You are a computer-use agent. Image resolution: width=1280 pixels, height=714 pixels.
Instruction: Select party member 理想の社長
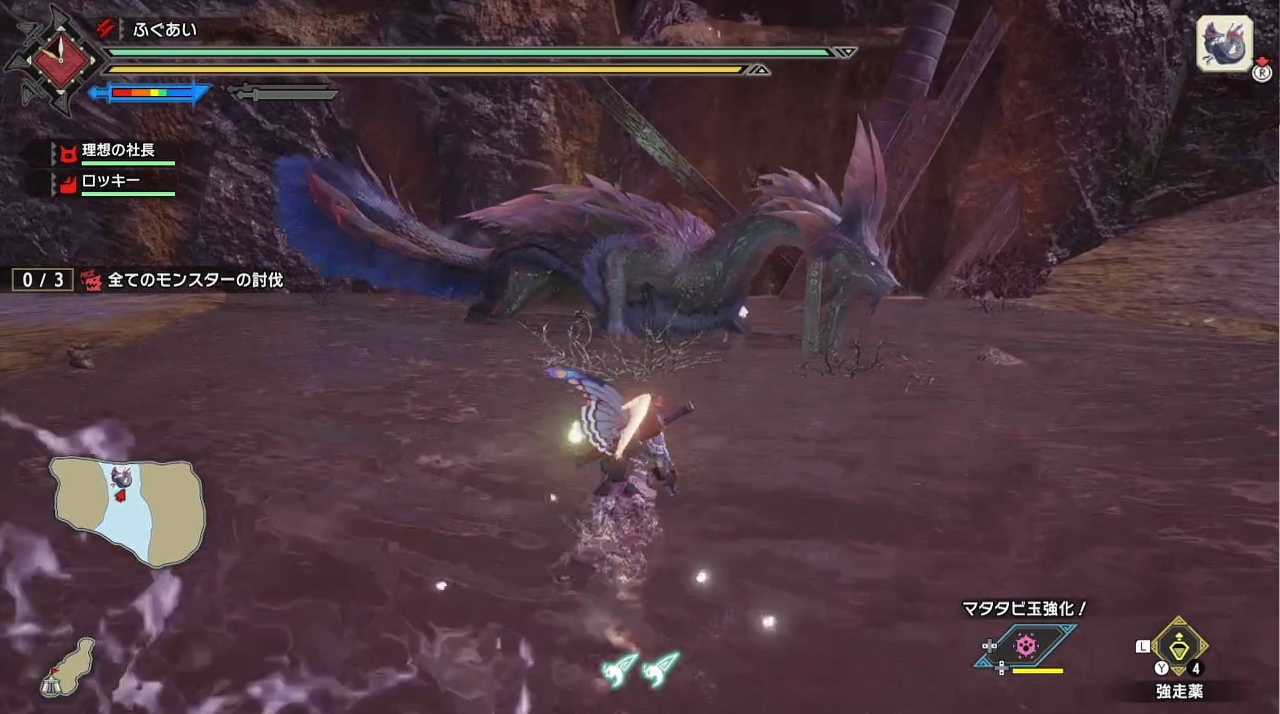coord(118,151)
